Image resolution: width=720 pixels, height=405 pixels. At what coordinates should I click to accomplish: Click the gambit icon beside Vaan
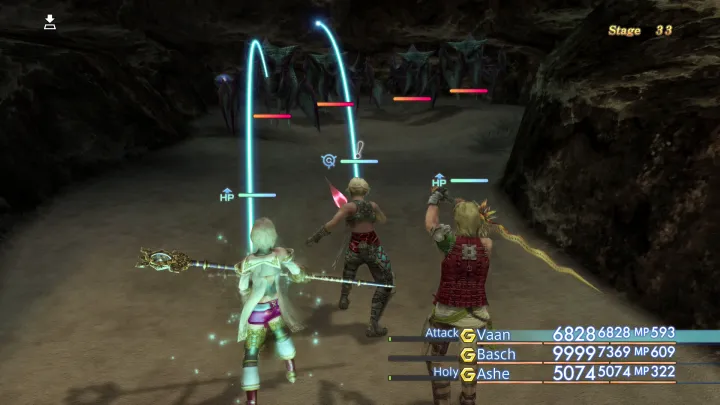[x=467, y=335]
